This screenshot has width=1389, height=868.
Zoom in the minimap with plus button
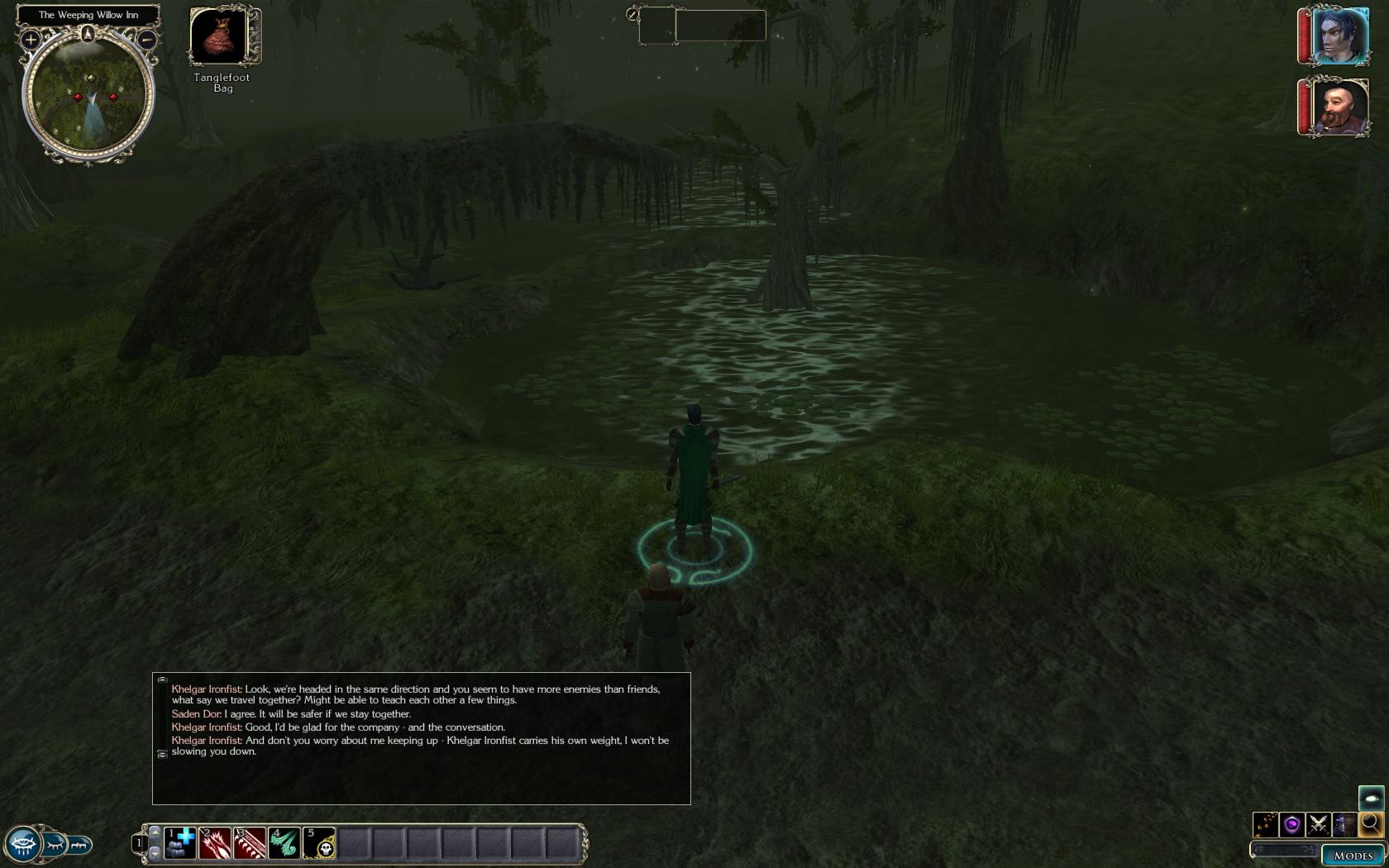click(x=31, y=39)
